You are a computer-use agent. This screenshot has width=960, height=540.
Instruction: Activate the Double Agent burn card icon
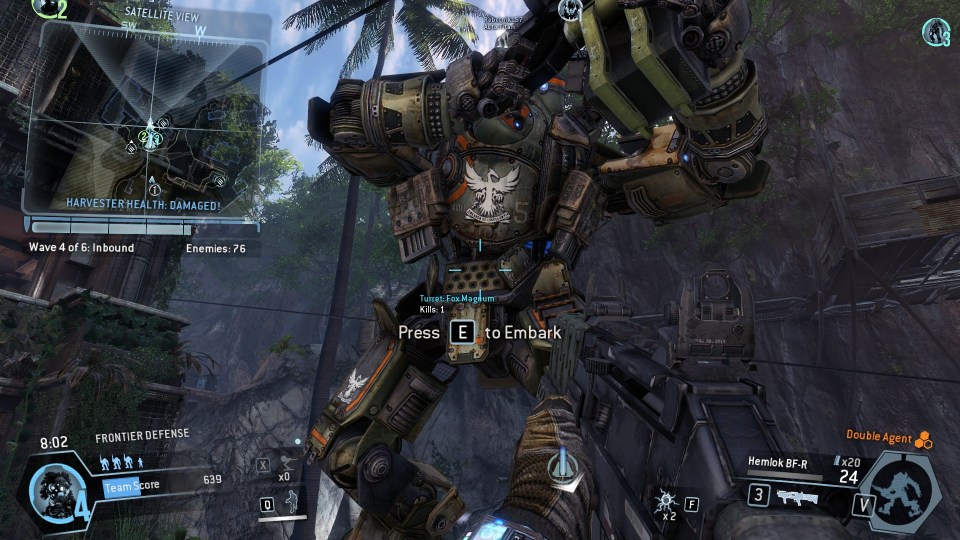[924, 438]
